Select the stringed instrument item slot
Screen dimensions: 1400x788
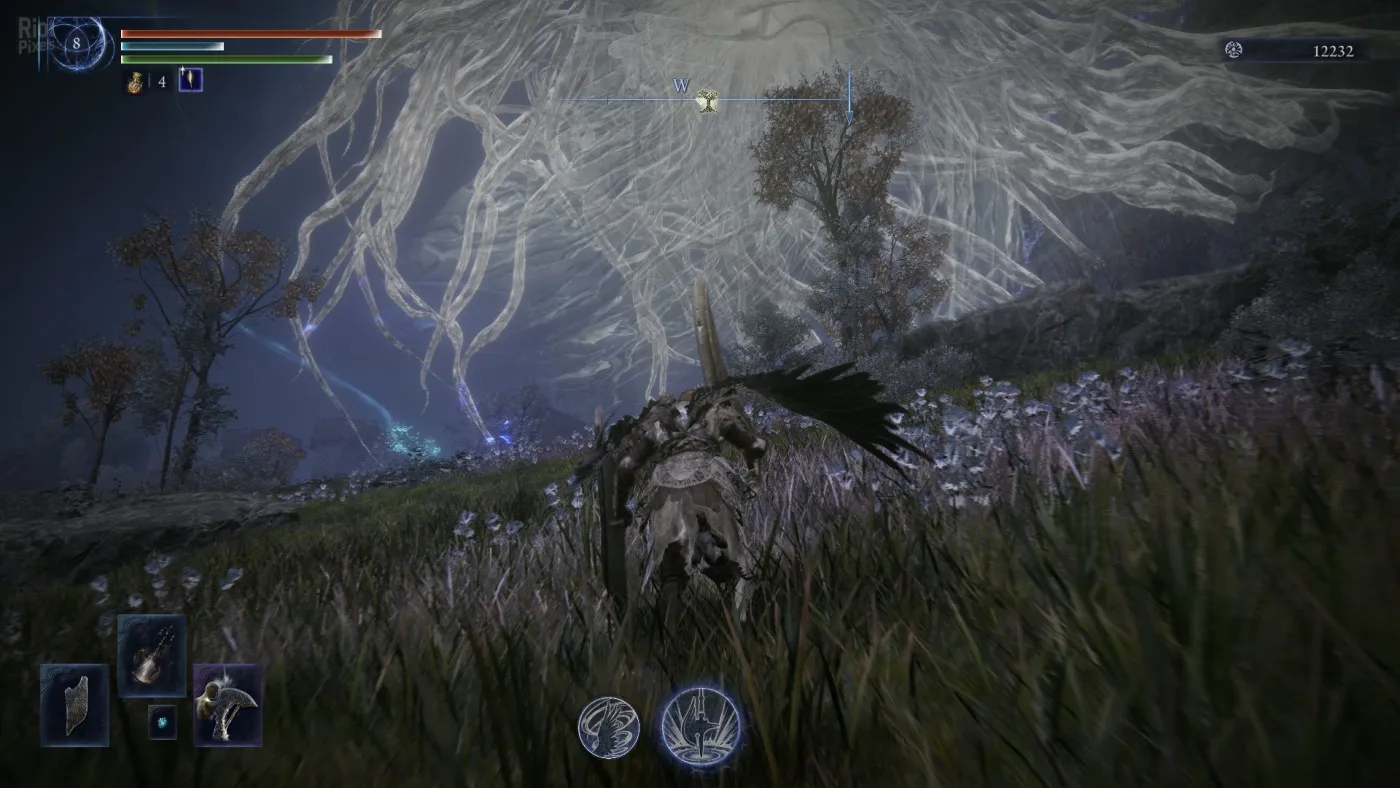pyautogui.click(x=151, y=656)
